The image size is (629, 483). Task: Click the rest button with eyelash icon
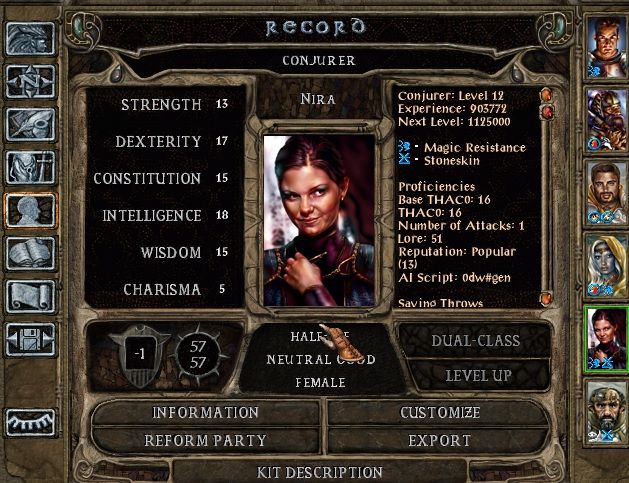pos(30,421)
